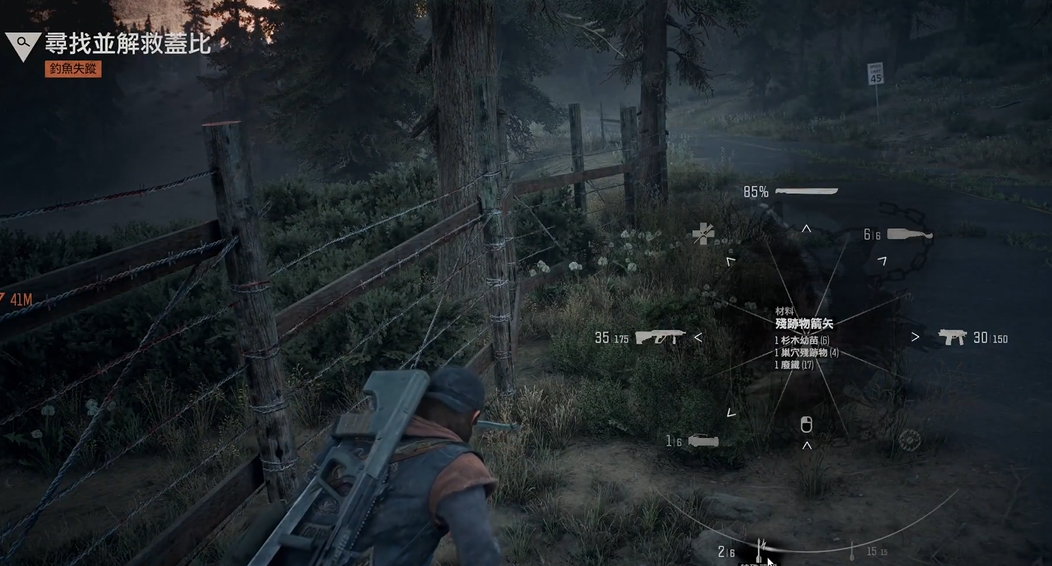The height and width of the screenshot is (566, 1052).
Task: Choose the molotov bottle throwable
Action: pos(909,235)
